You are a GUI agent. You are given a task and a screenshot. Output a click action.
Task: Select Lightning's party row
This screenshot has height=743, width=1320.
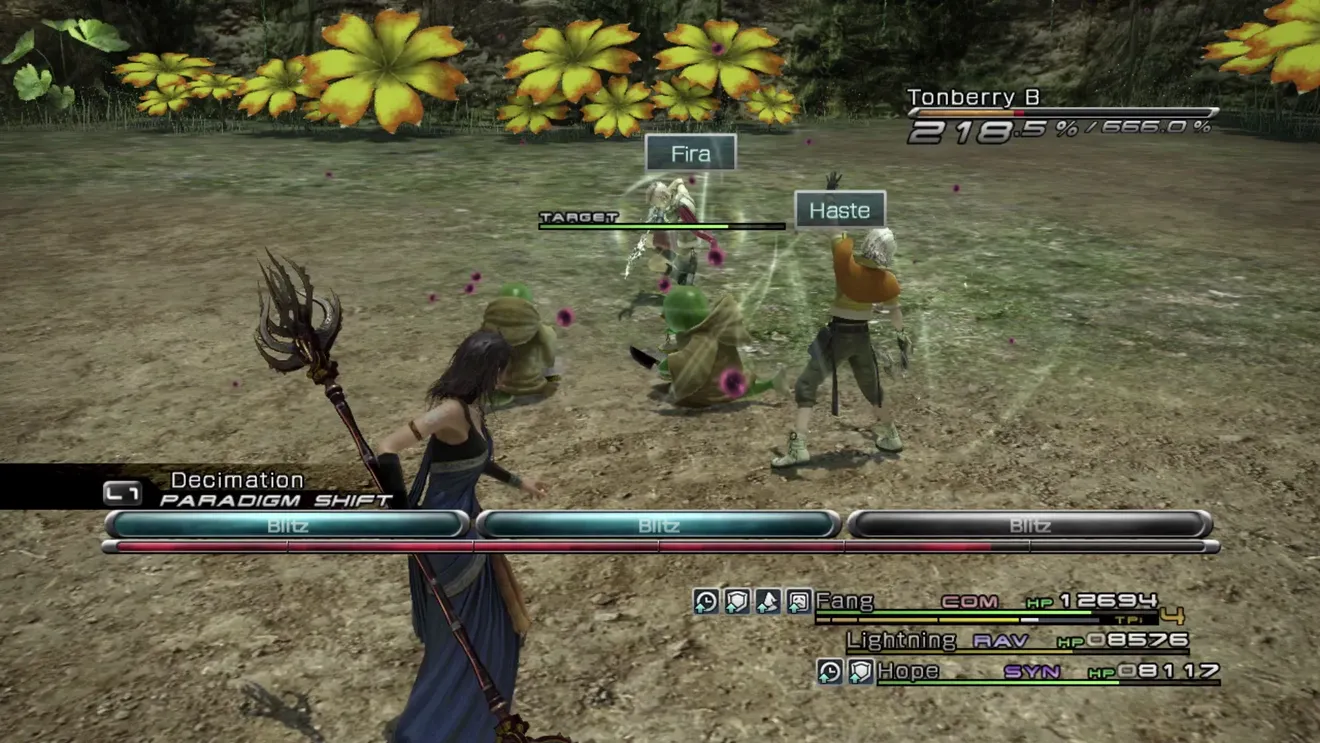click(1016, 640)
